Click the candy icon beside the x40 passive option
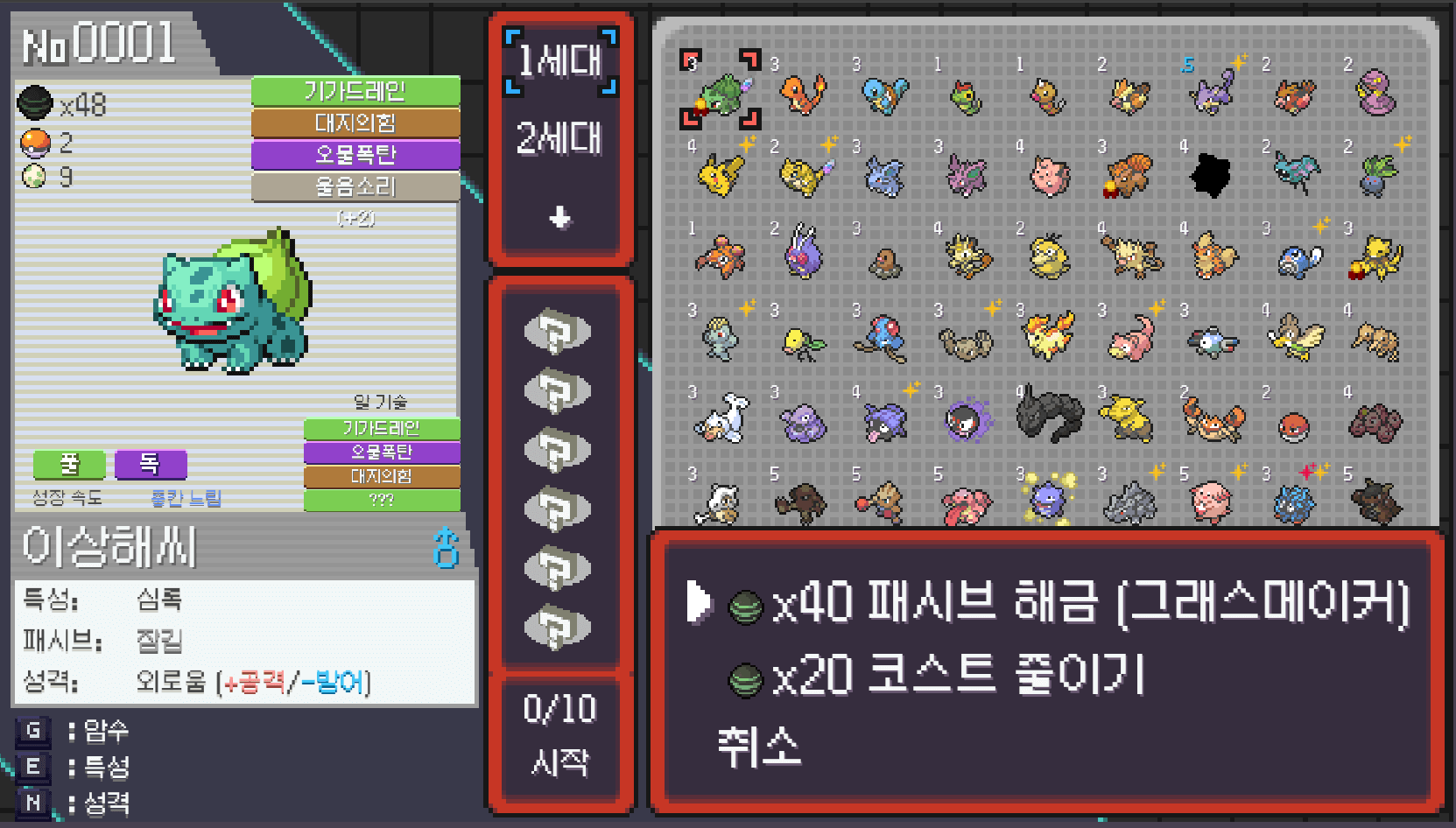This screenshot has width=1456, height=828. click(x=747, y=606)
